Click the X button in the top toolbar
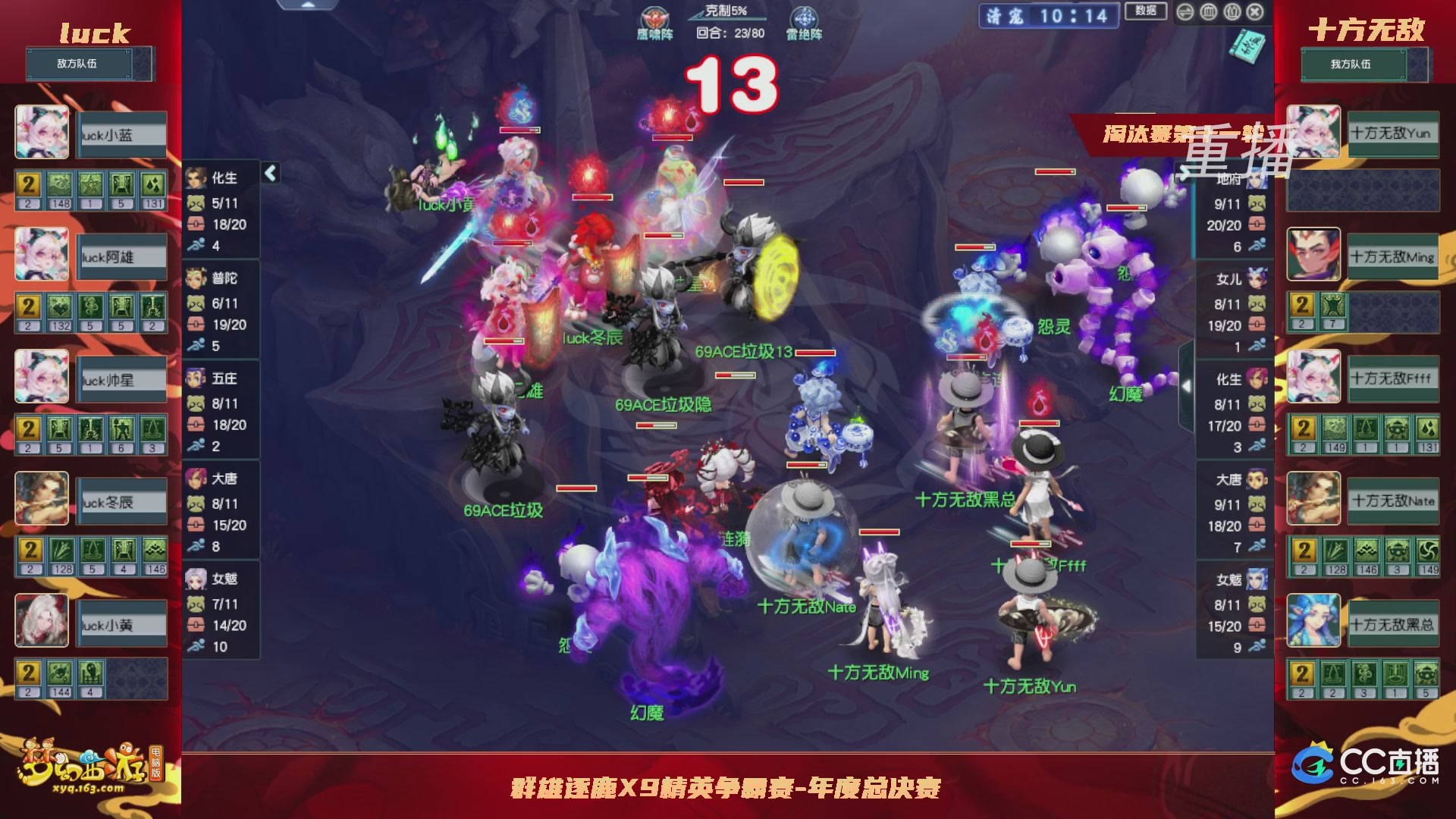 click(1255, 12)
